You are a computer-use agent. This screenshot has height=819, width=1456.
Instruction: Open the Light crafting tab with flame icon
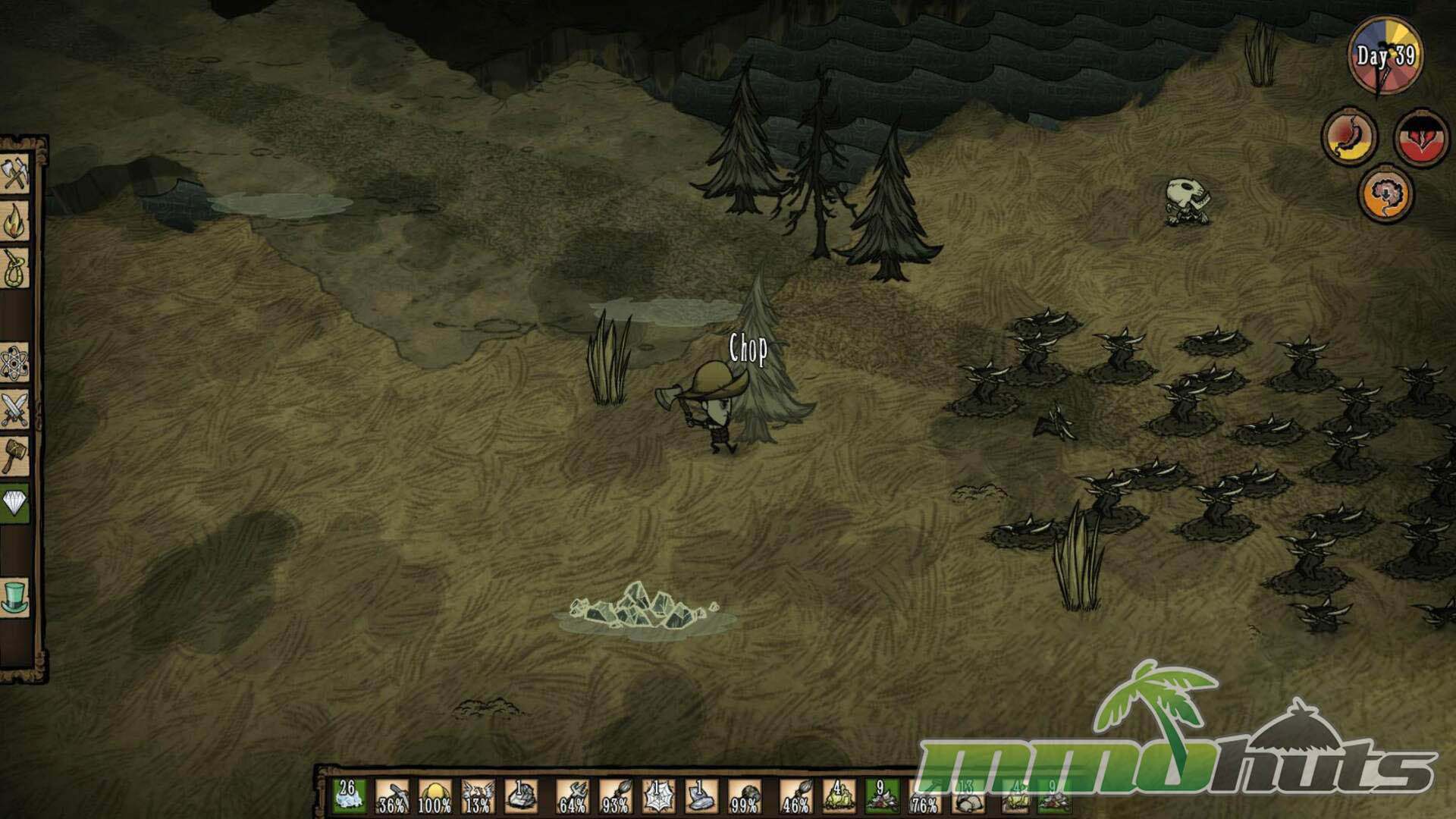click(x=15, y=221)
